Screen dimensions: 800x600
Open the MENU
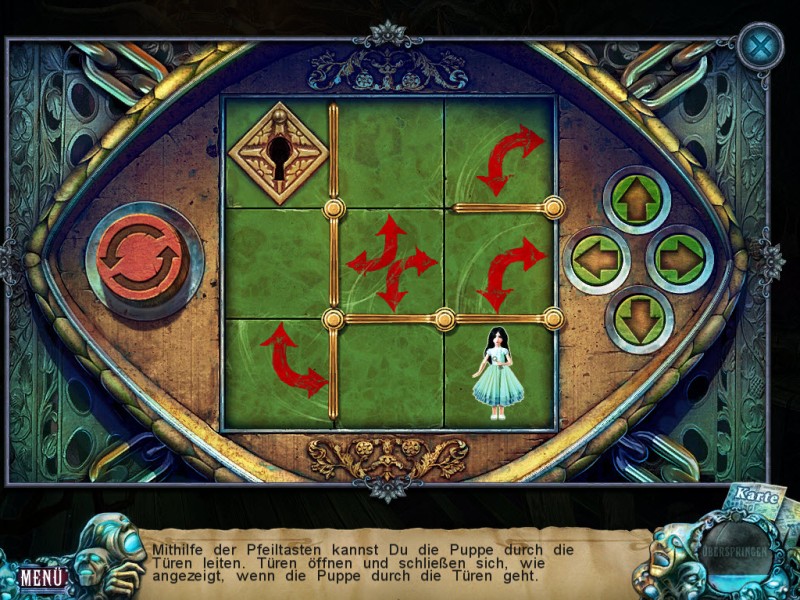(43, 577)
